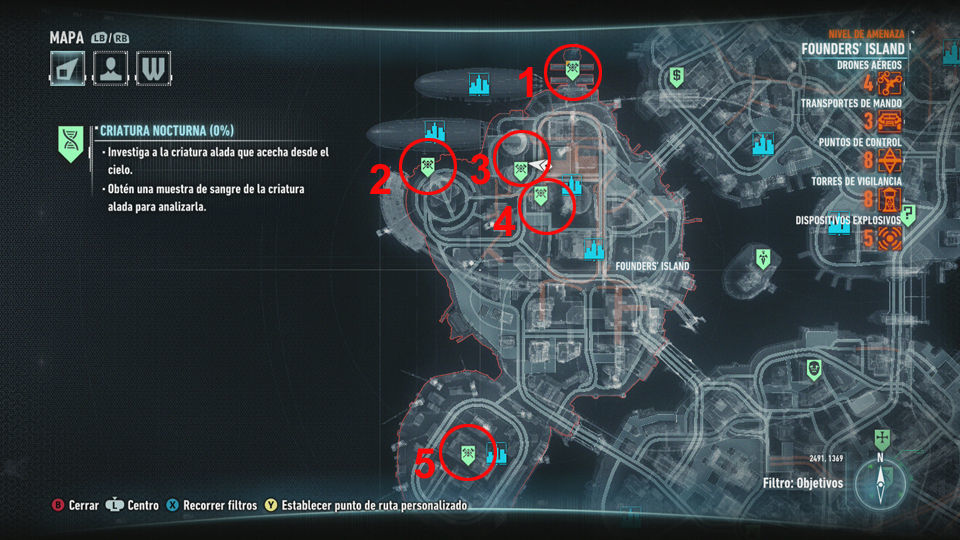Open the WayneTech 'W' tab

coord(154,68)
